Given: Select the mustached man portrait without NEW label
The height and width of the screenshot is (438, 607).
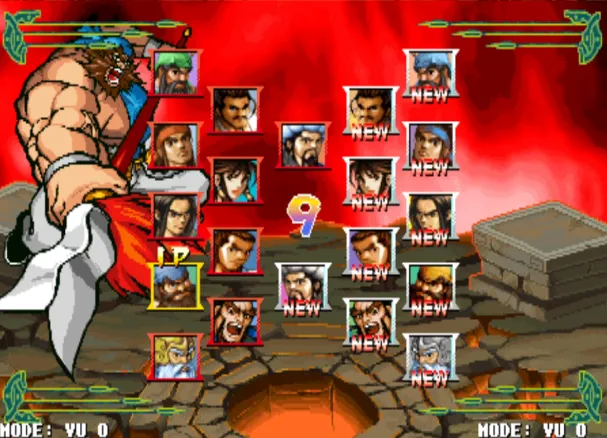Looking at the screenshot, I should click(x=236, y=110).
